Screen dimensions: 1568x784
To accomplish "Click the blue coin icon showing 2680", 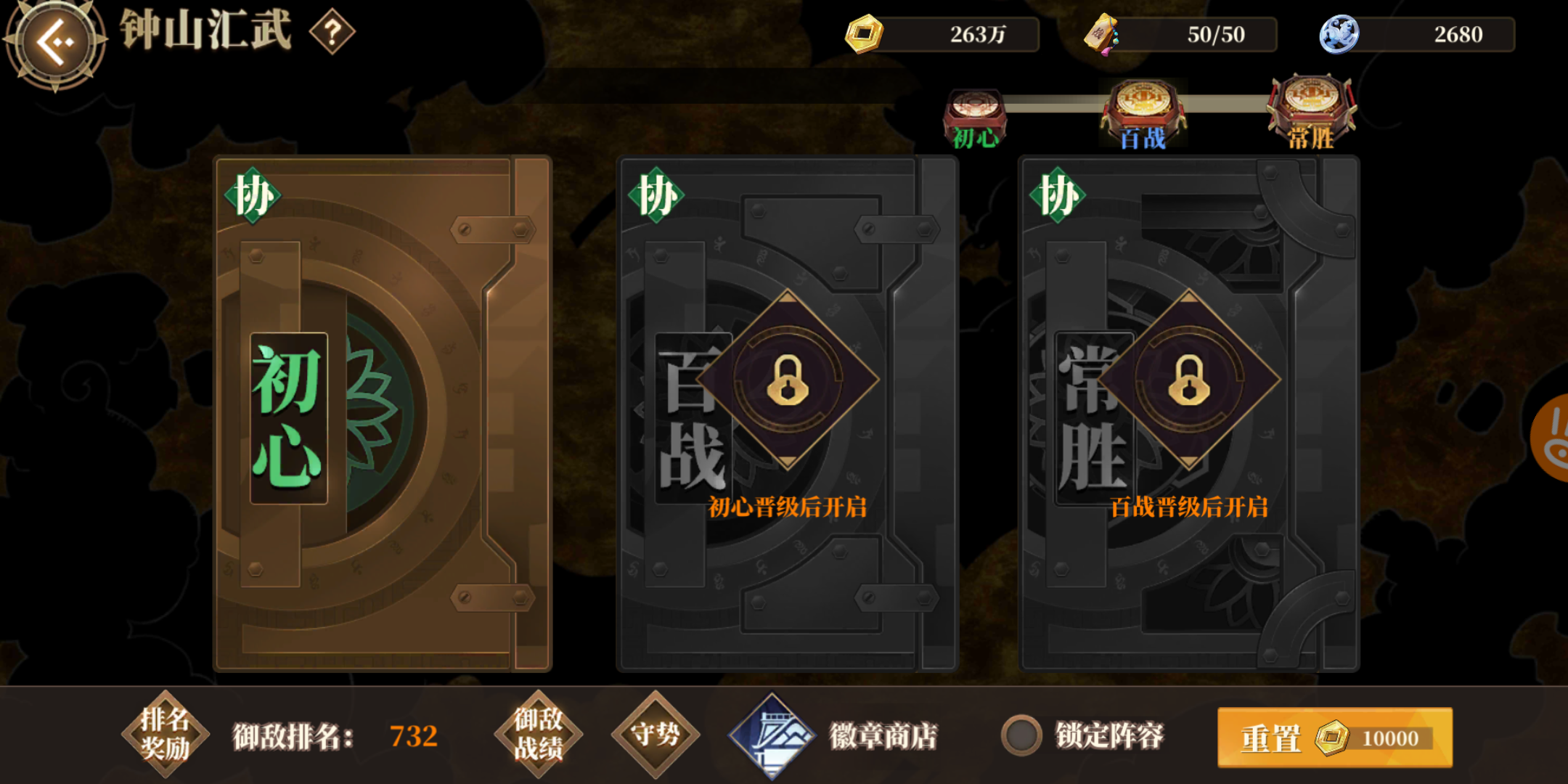I will 1338,33.
